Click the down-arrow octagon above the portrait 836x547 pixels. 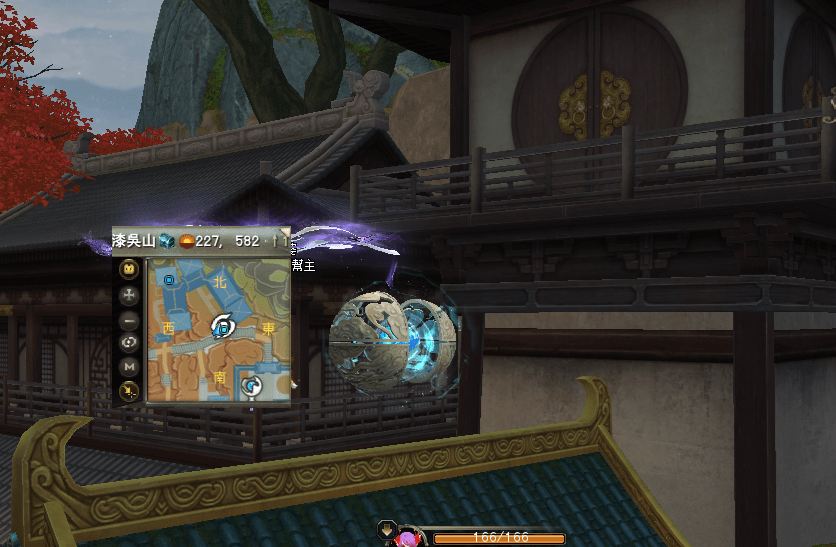(x=386, y=529)
